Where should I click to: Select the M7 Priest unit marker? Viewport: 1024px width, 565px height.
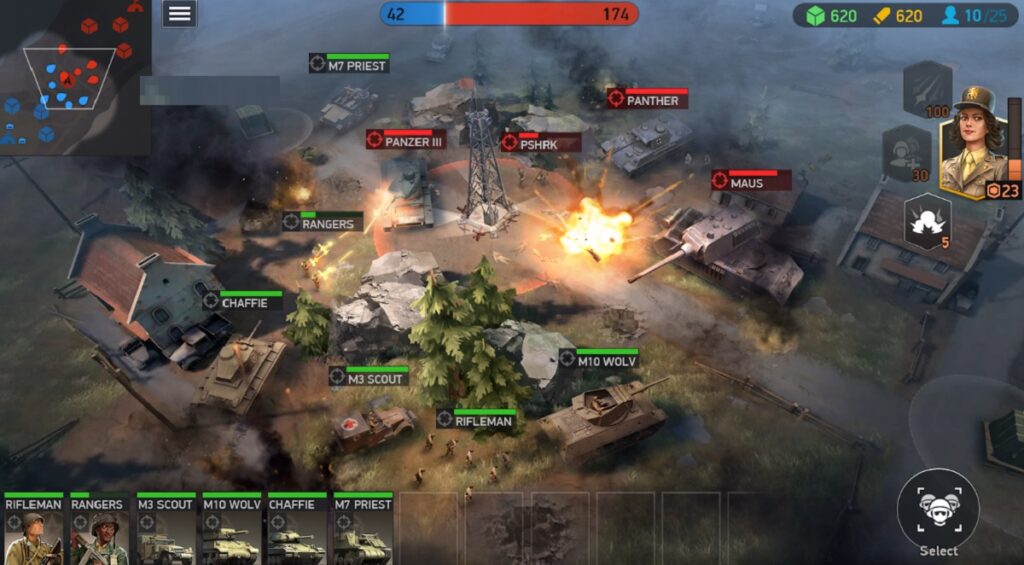pos(348,63)
